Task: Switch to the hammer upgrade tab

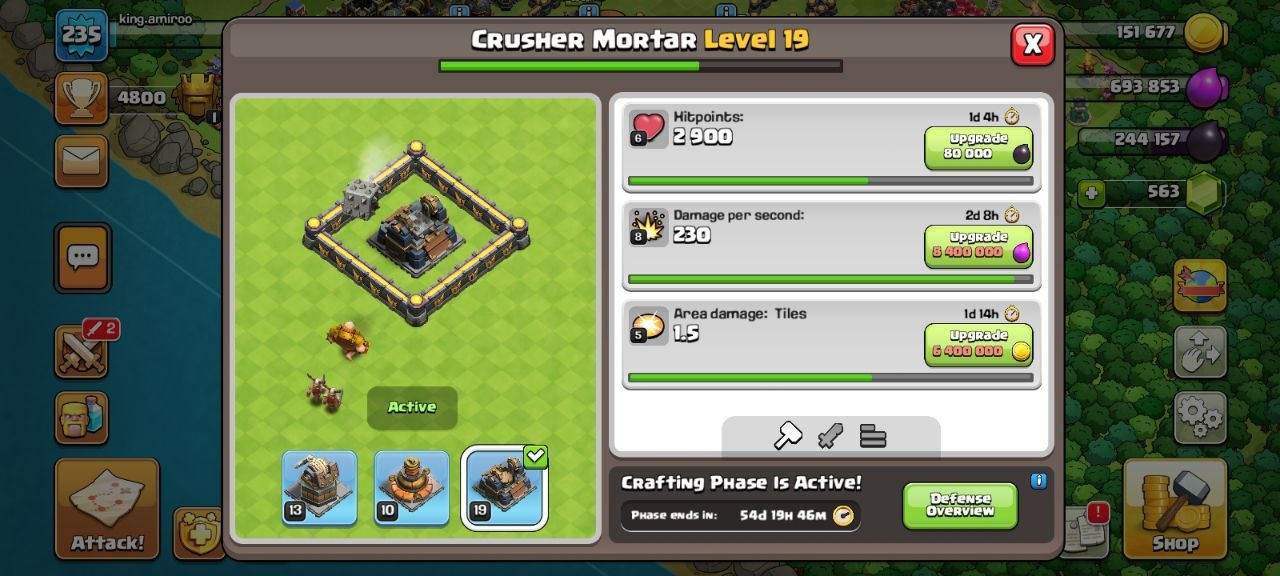Action: coord(788,436)
